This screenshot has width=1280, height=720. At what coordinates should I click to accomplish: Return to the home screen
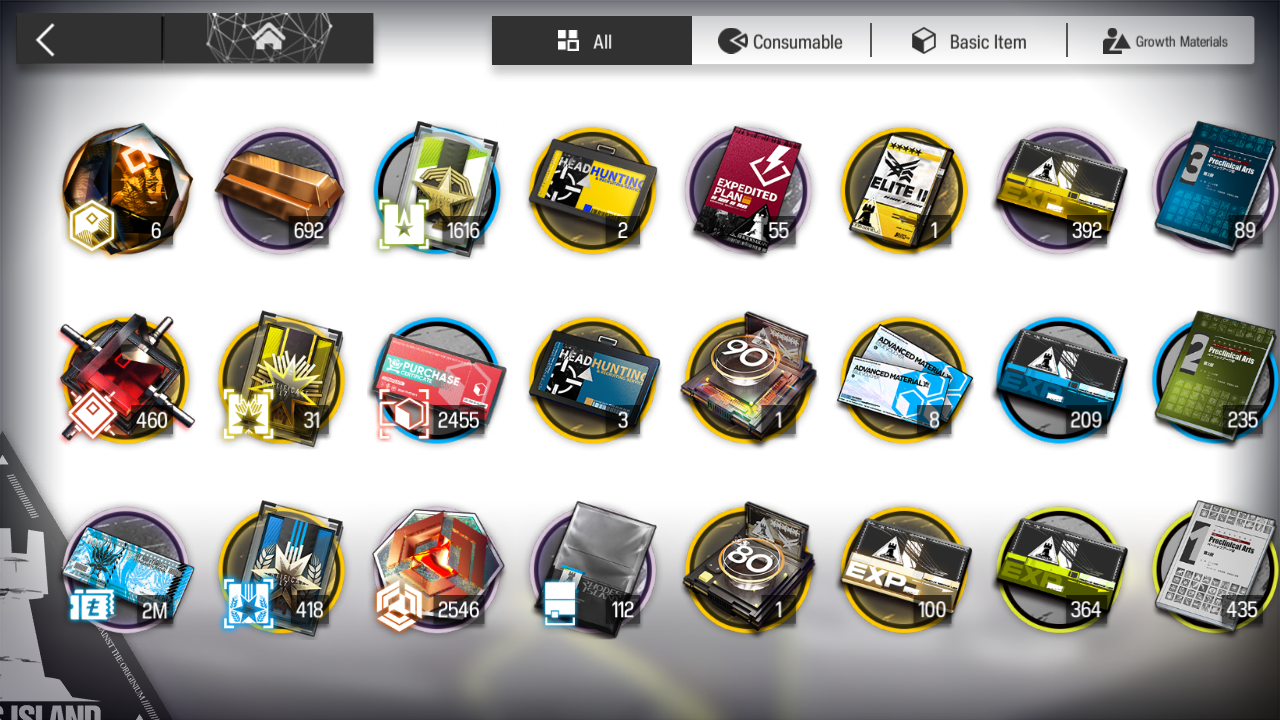(x=268, y=39)
